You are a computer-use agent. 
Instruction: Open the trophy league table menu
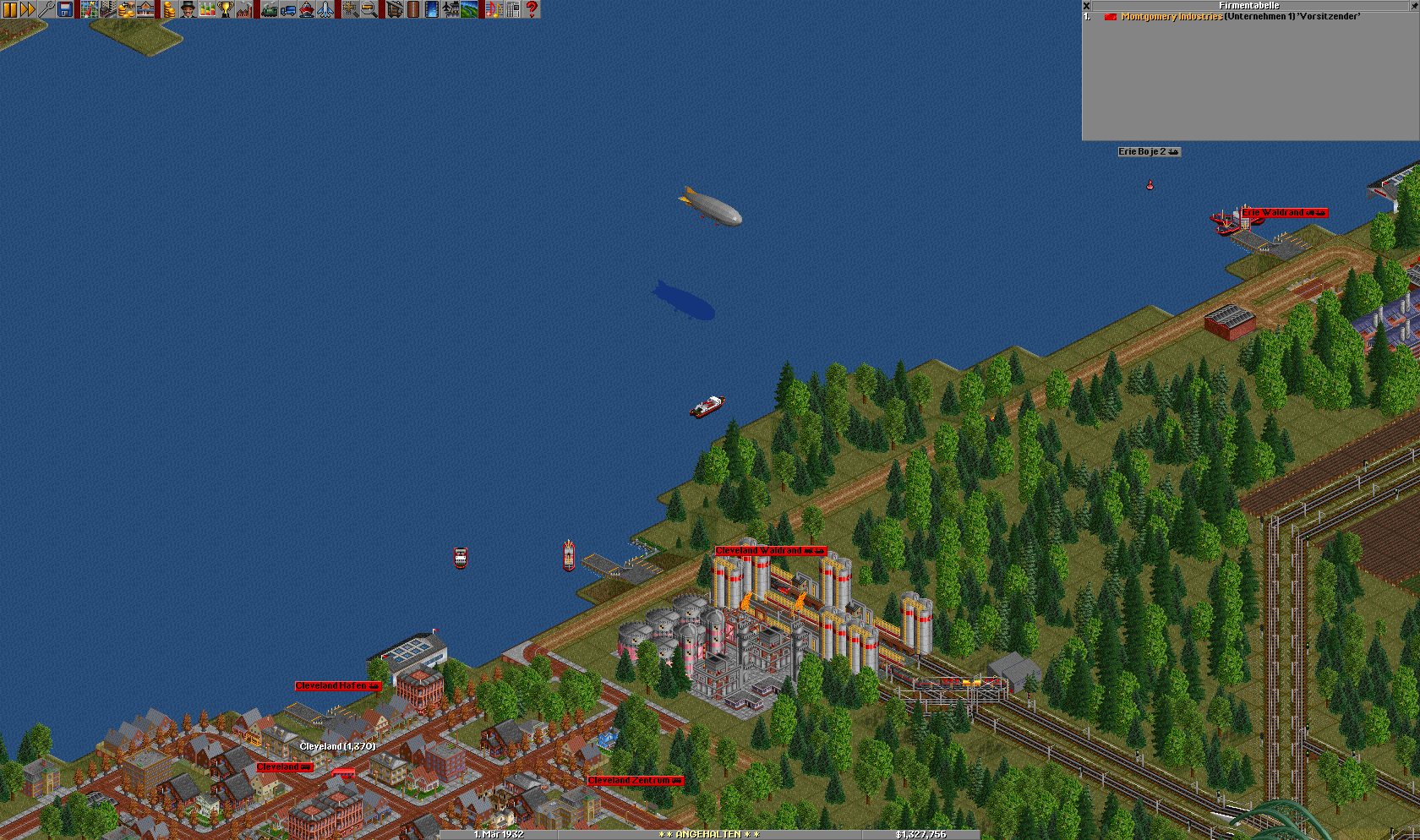[226, 9]
